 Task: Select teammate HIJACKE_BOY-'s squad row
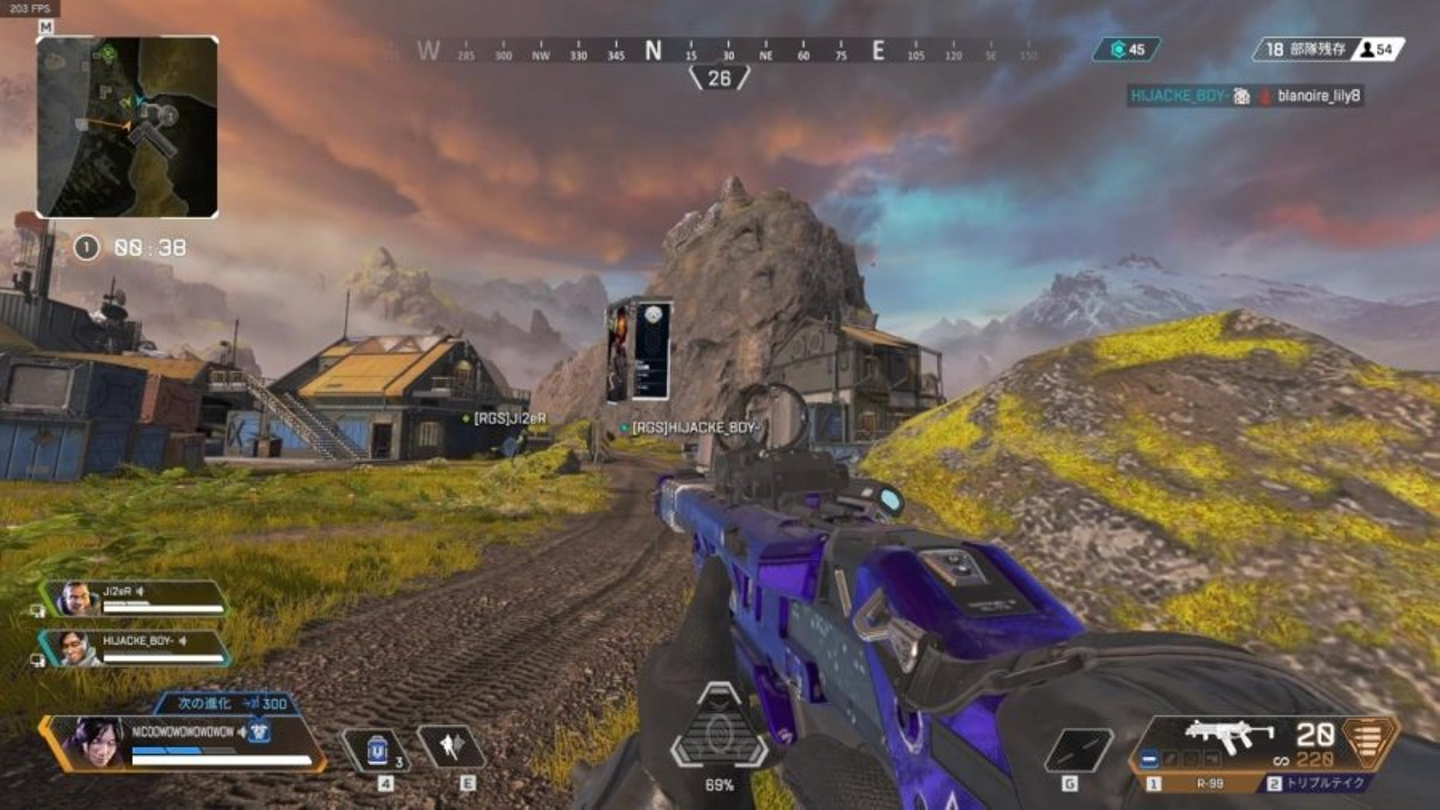click(138, 648)
